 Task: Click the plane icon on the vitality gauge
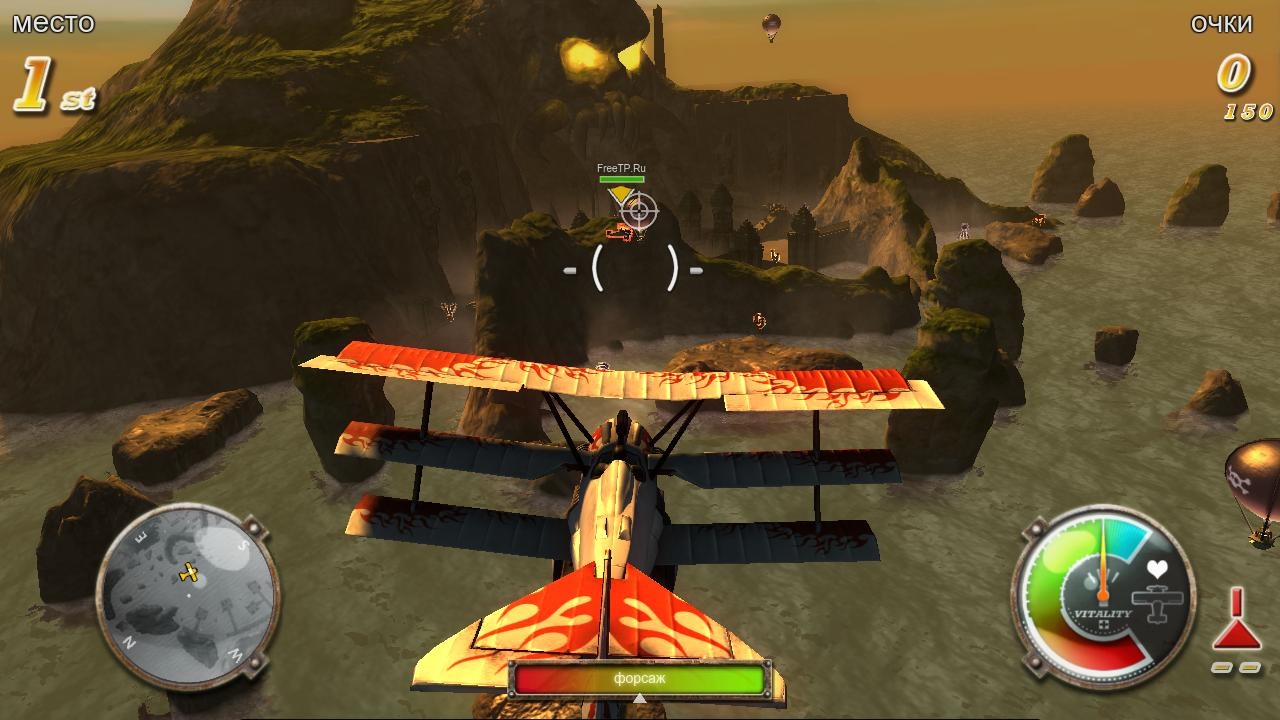tap(1157, 604)
